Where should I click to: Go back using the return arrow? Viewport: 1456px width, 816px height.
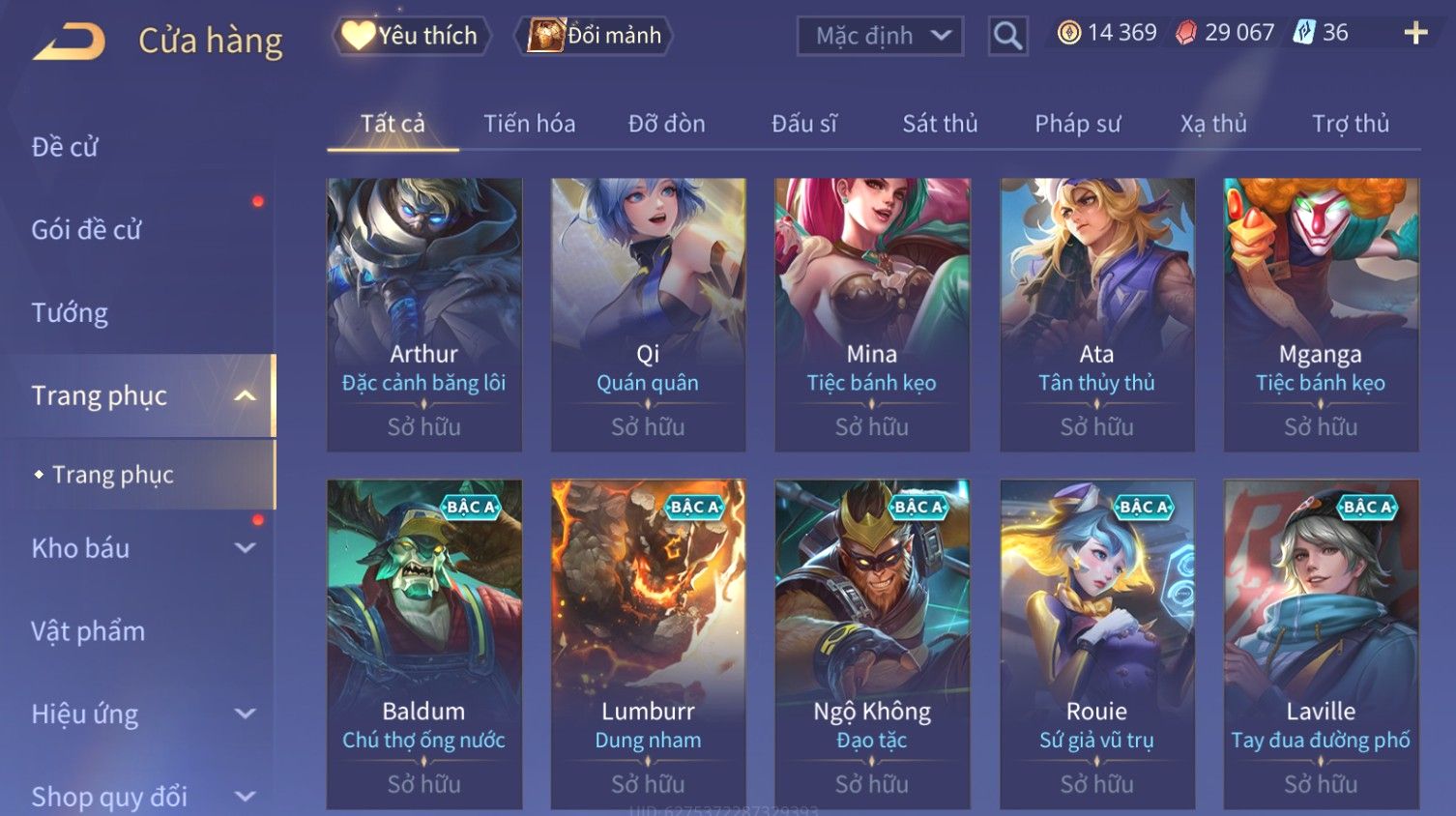[69, 42]
